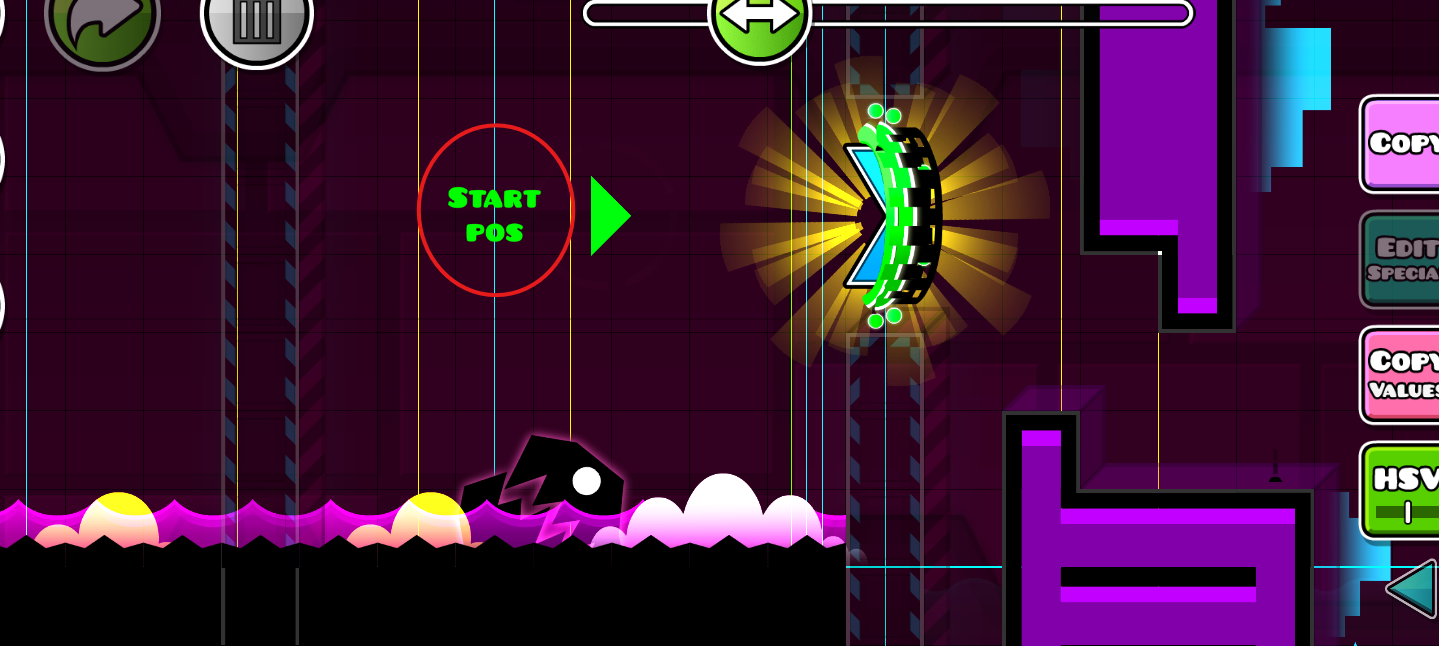The image size is (1439, 646).
Task: Delete selection with the trash can button
Action: click(256, 22)
